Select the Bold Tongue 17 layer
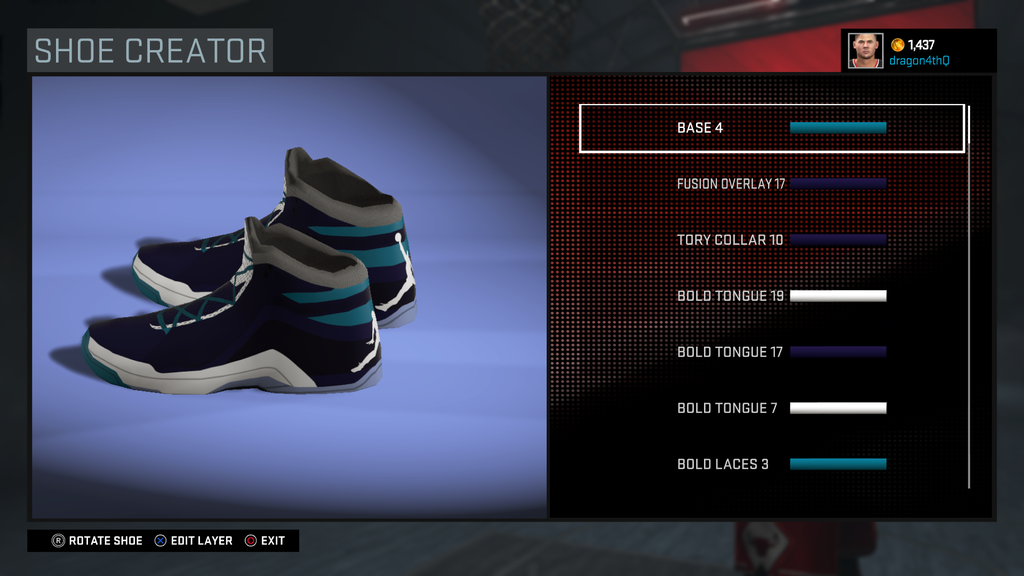 (x=771, y=352)
